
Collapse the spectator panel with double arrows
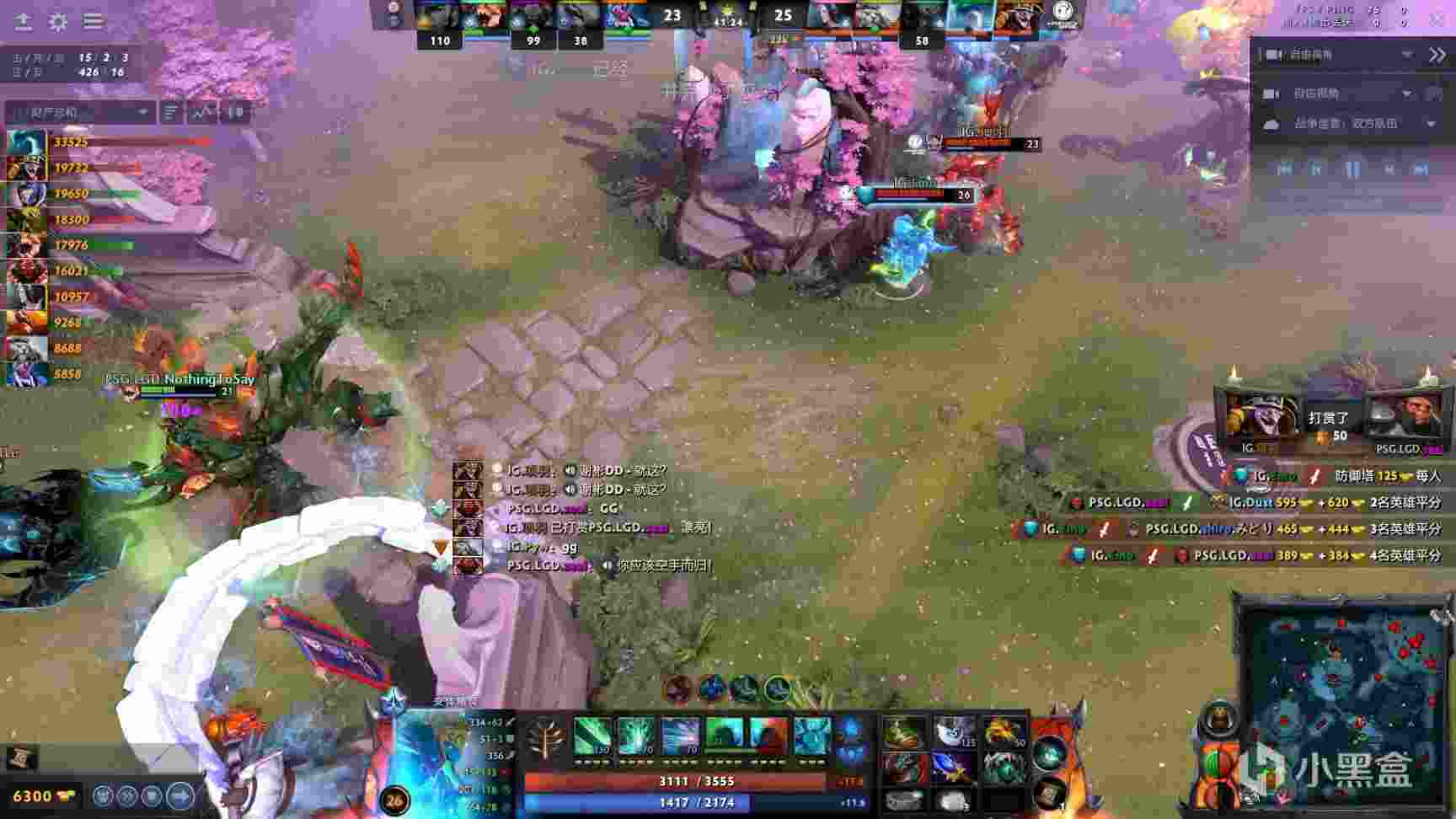click(1437, 55)
